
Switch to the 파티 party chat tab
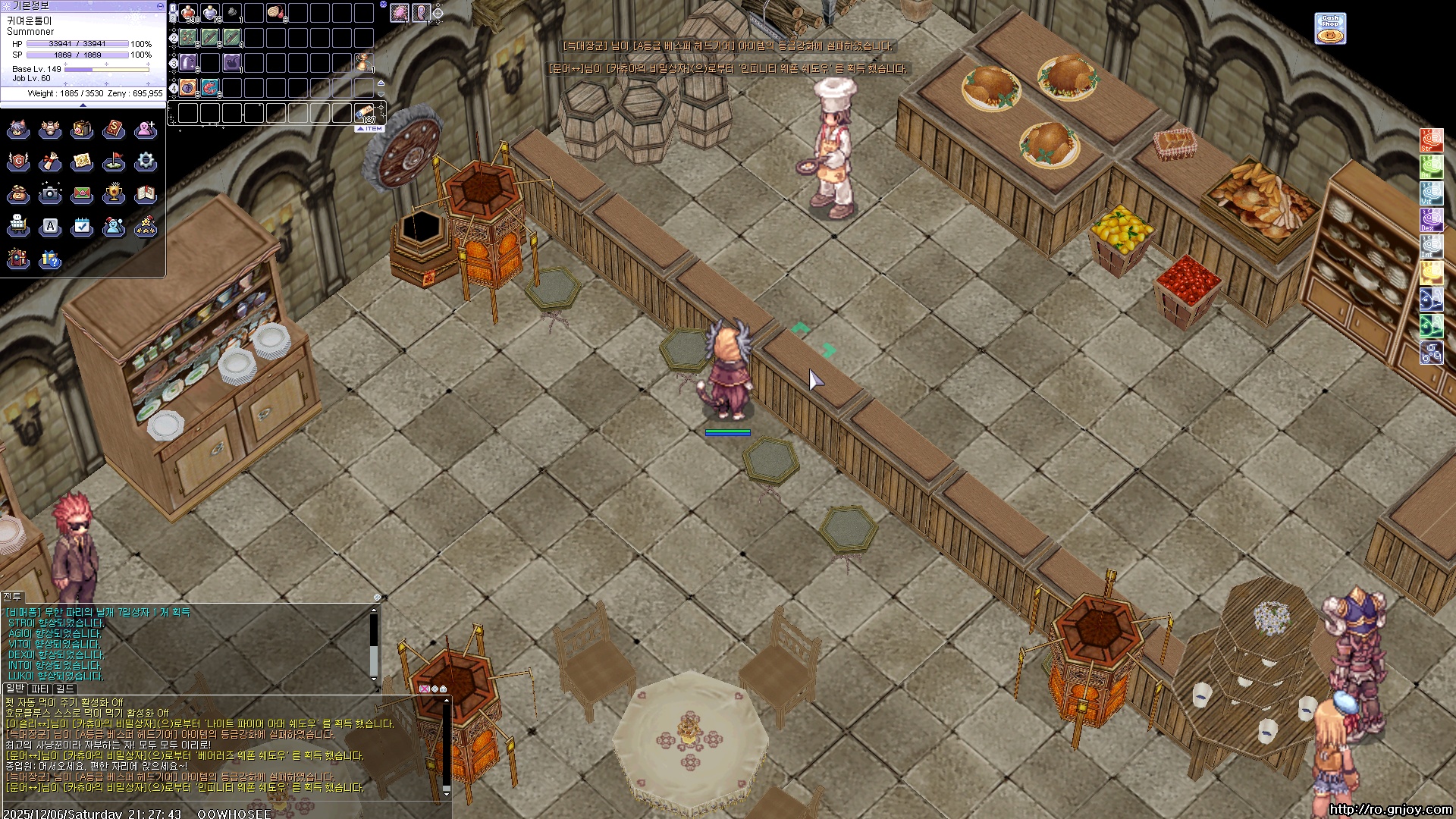40,689
